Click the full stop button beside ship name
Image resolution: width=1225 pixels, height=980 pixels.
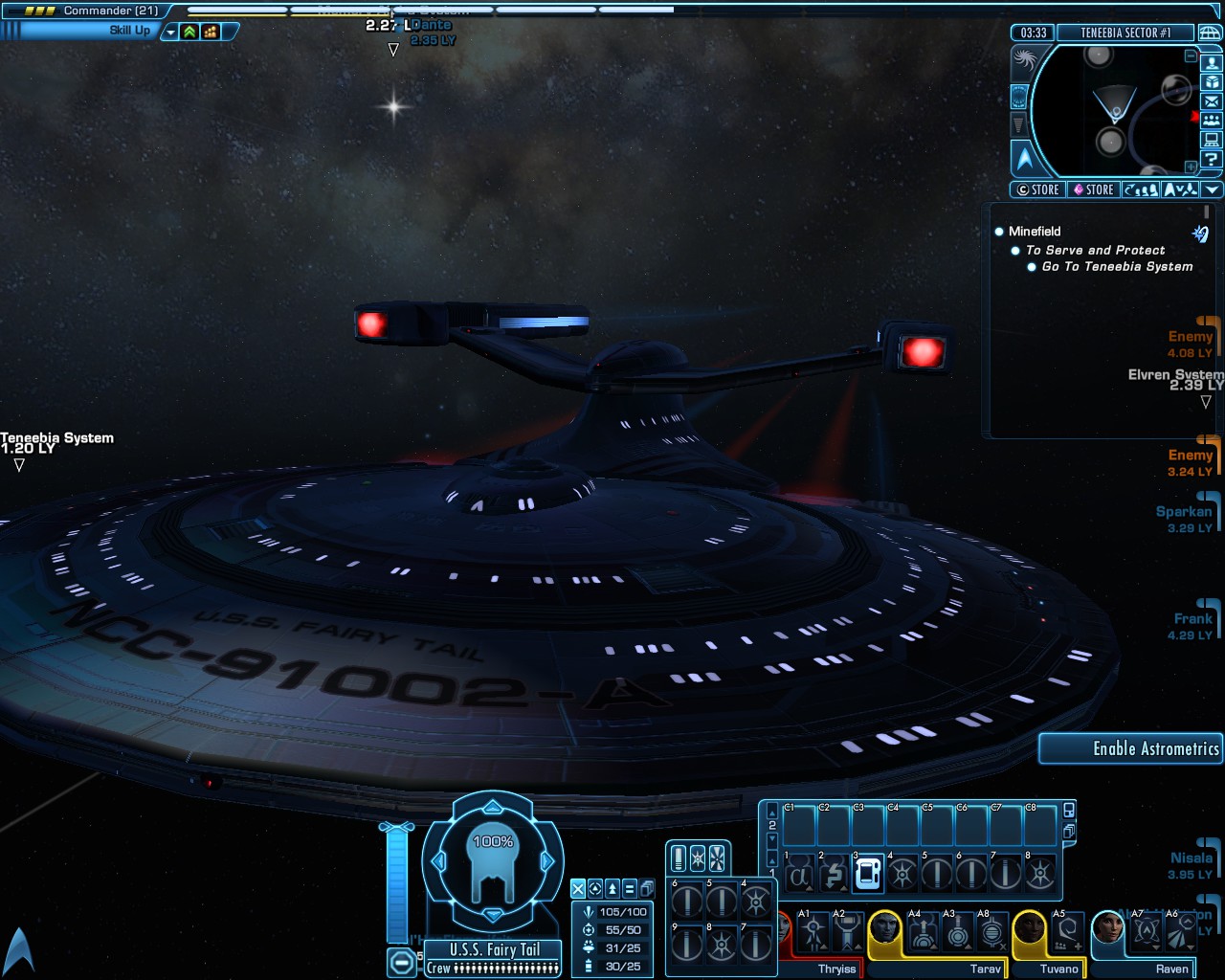point(403,961)
